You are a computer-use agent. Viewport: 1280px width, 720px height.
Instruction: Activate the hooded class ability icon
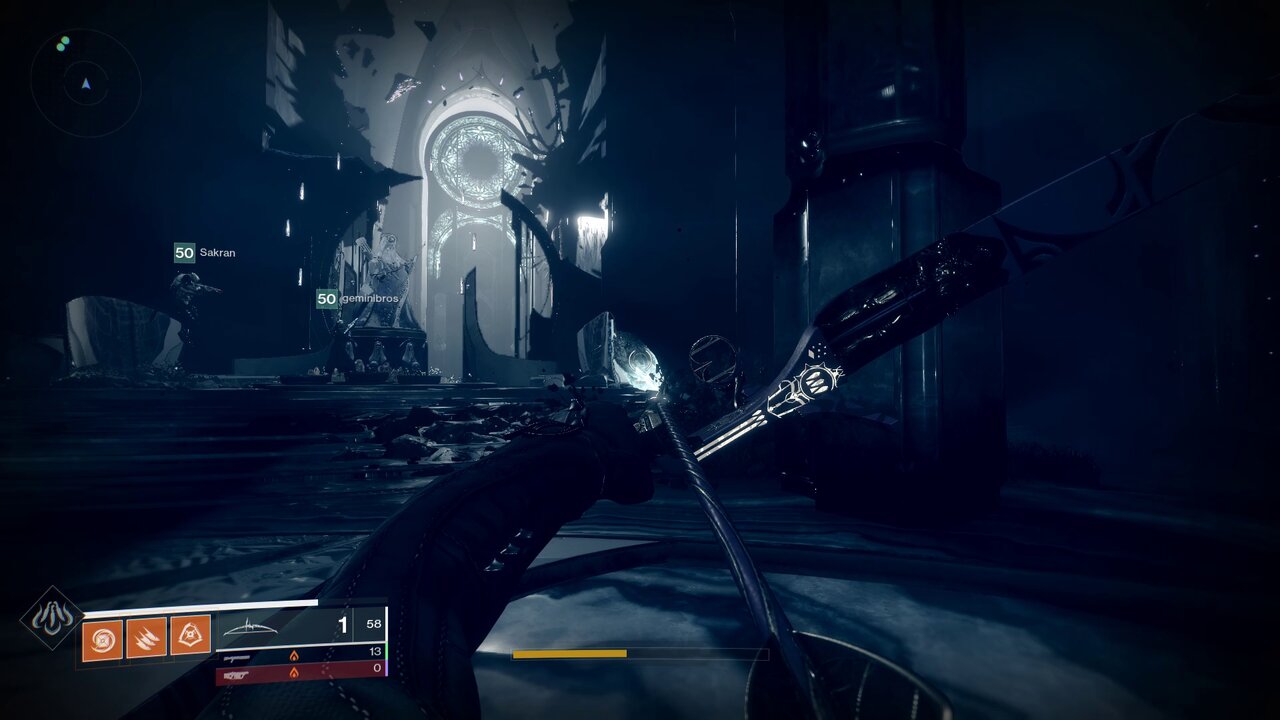click(190, 635)
